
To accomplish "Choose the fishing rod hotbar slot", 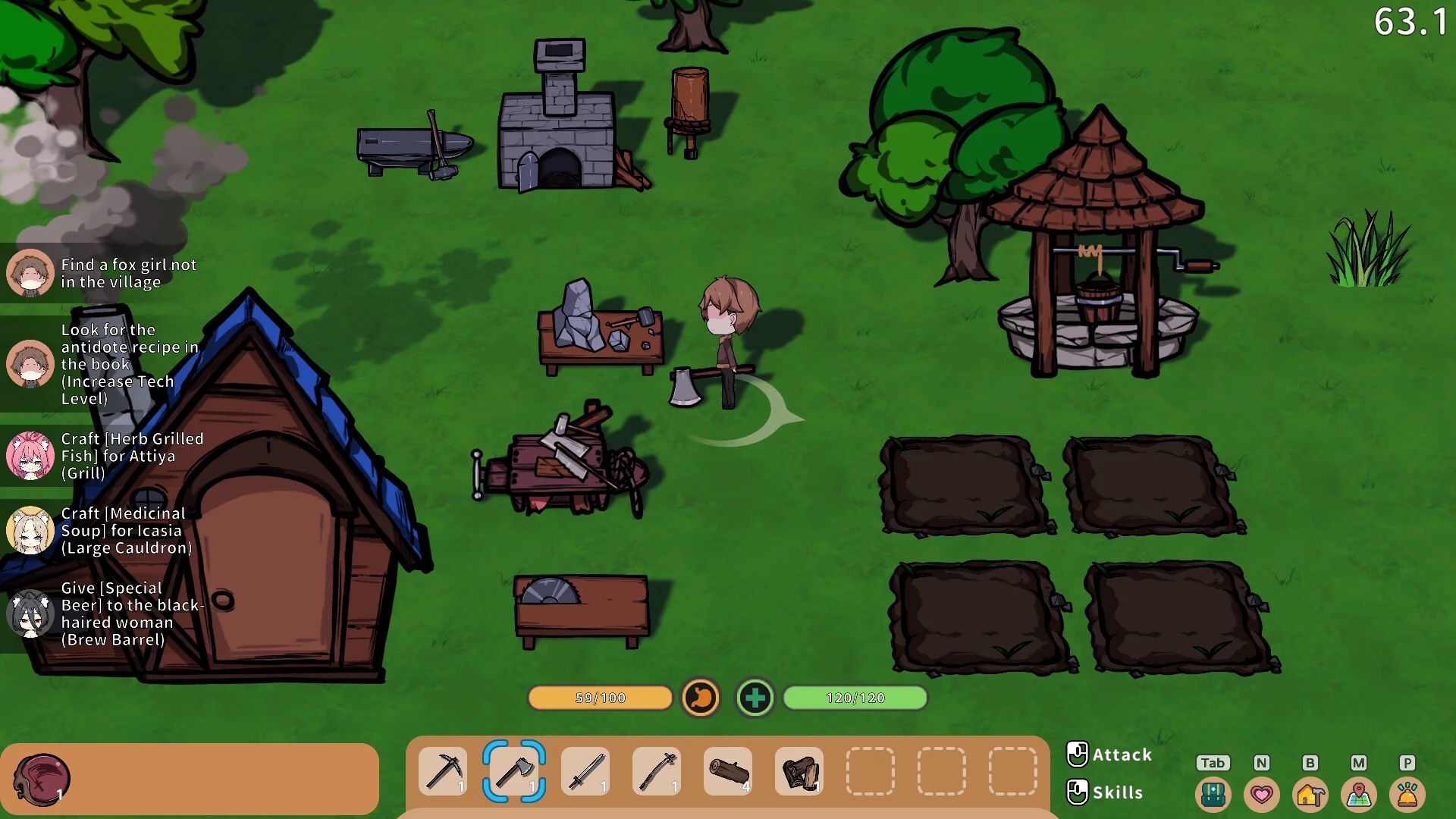I will point(657,772).
